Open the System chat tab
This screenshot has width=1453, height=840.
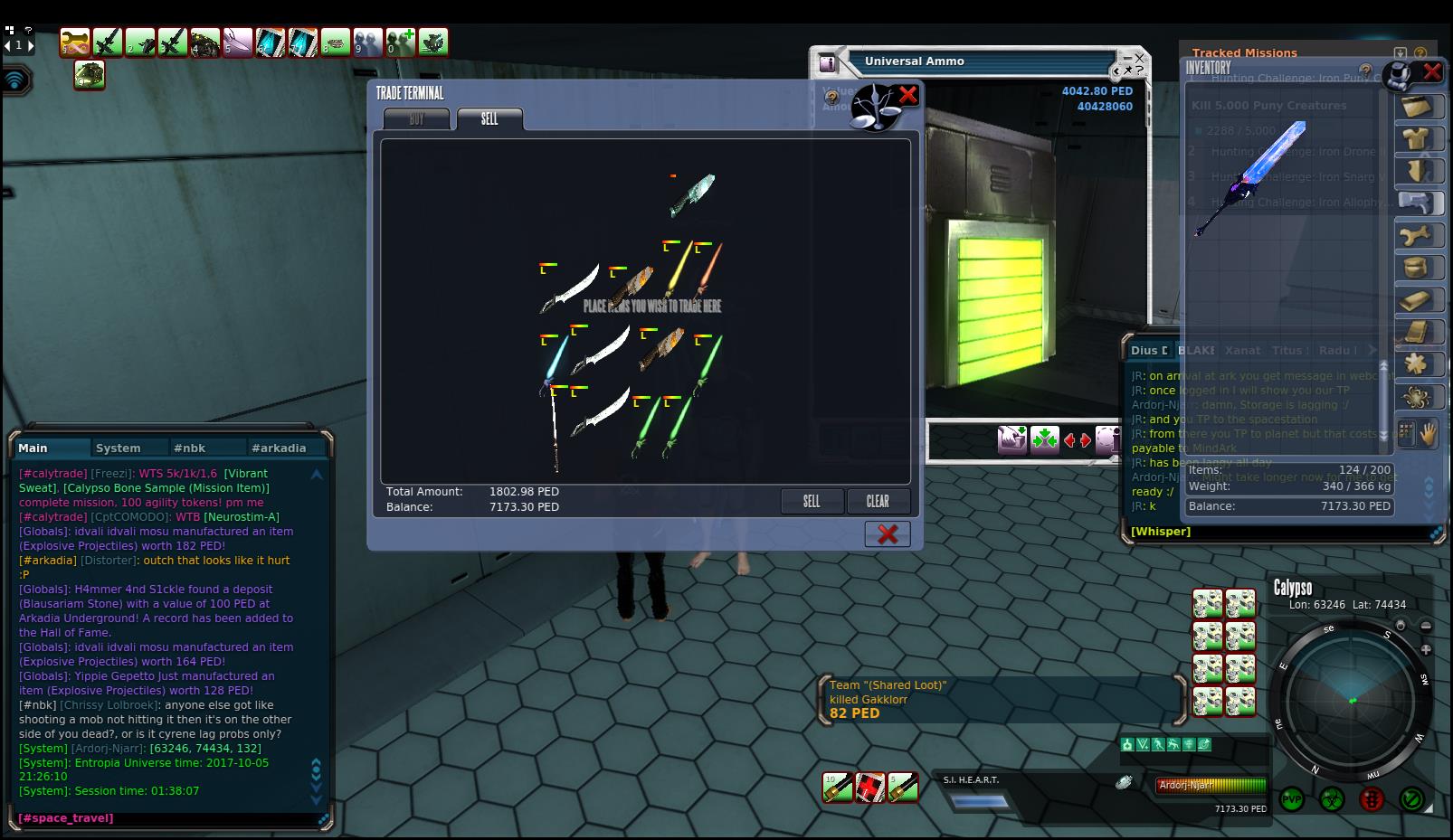coord(119,448)
